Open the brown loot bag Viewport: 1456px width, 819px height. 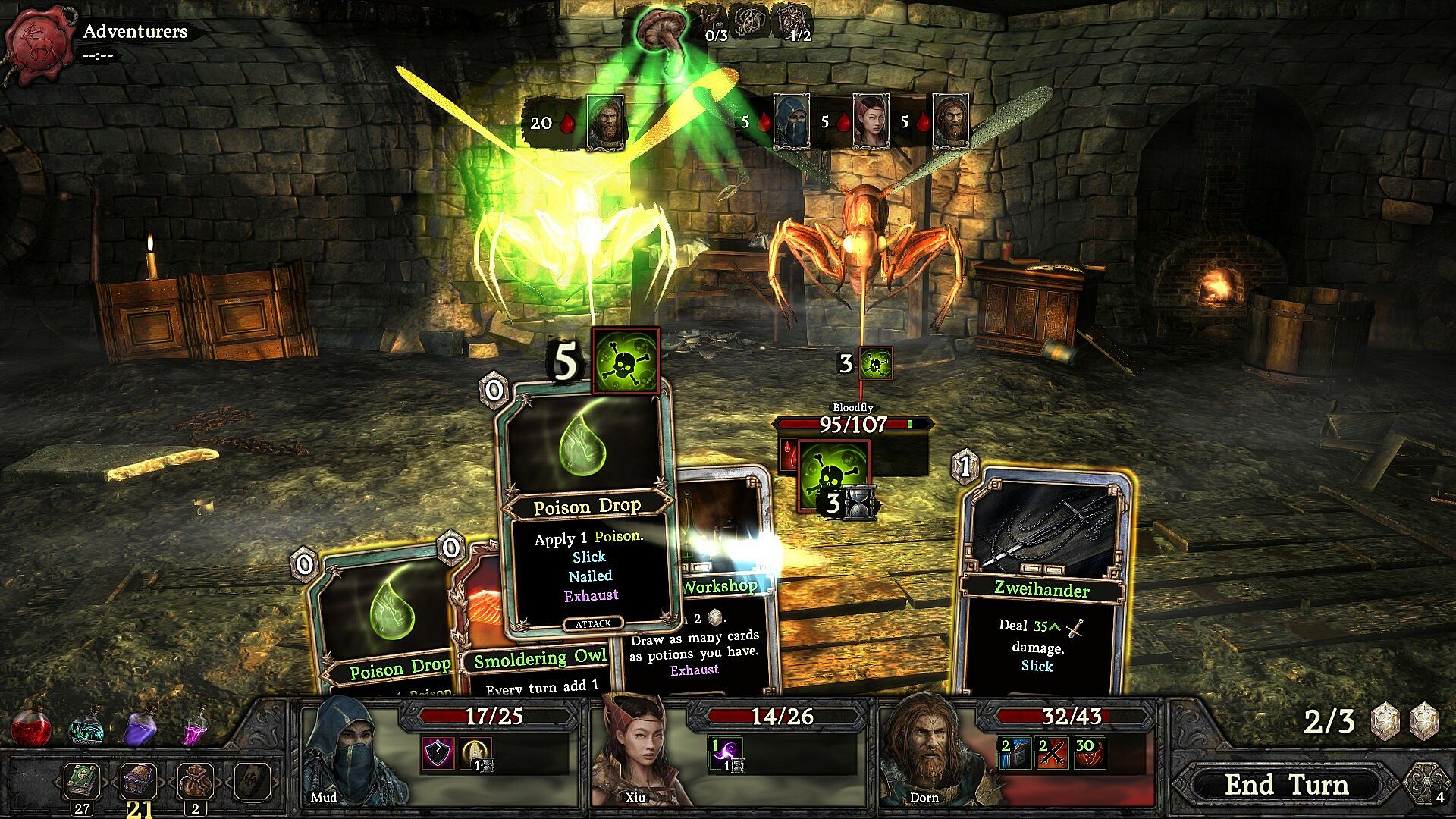pos(195,781)
